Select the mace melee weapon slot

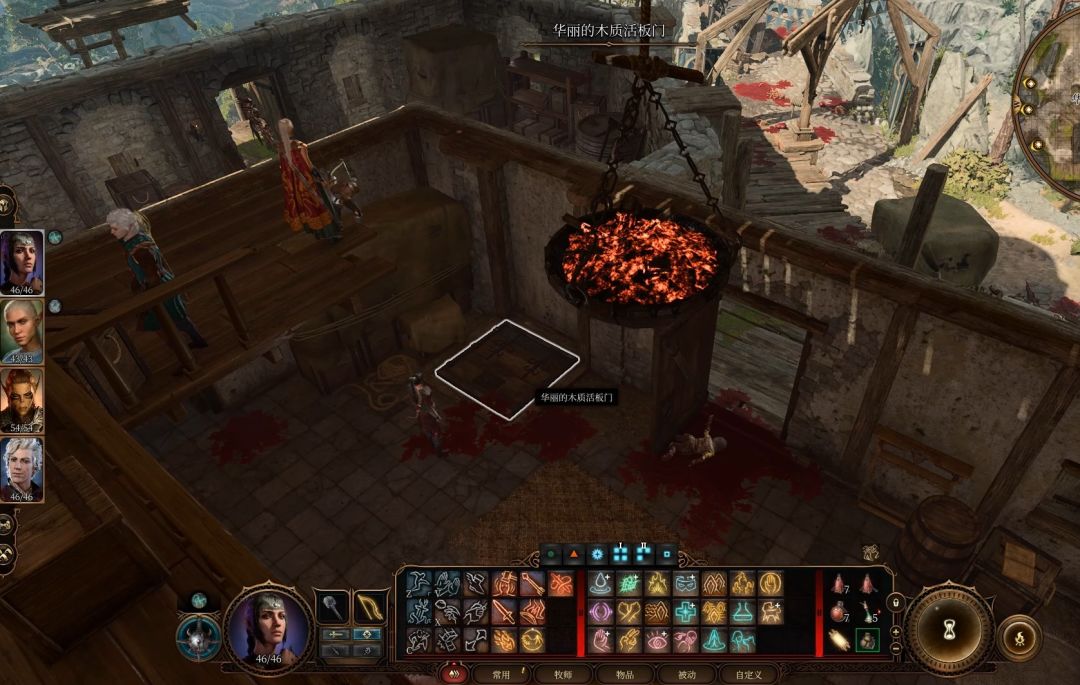tap(332, 606)
